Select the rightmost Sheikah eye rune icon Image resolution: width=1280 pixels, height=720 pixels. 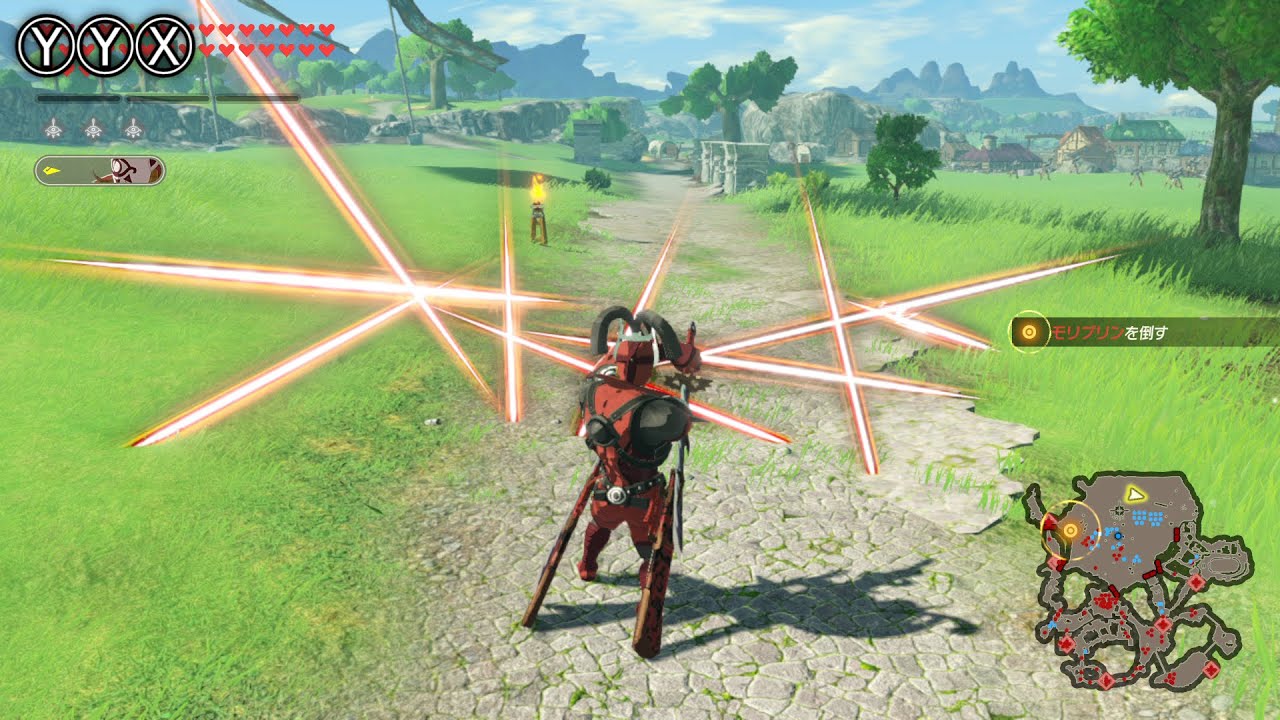click(131, 130)
